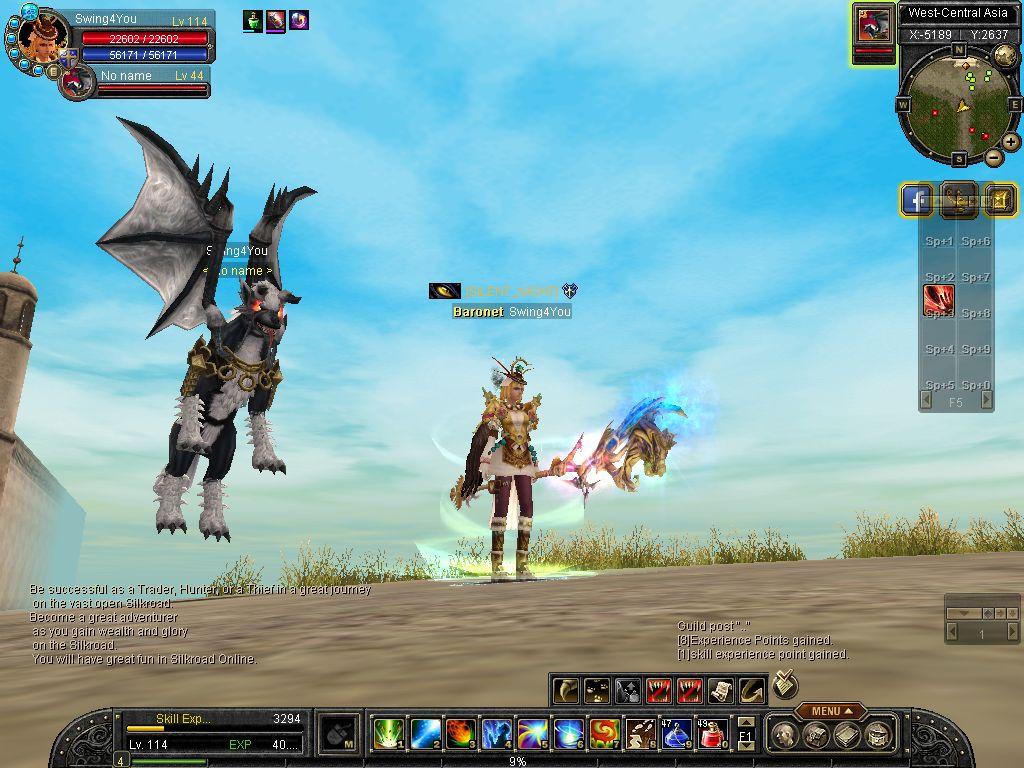Screen dimensions: 1024x768
Task: Cast the fire skill in hotbar slot 3
Action: tap(460, 735)
